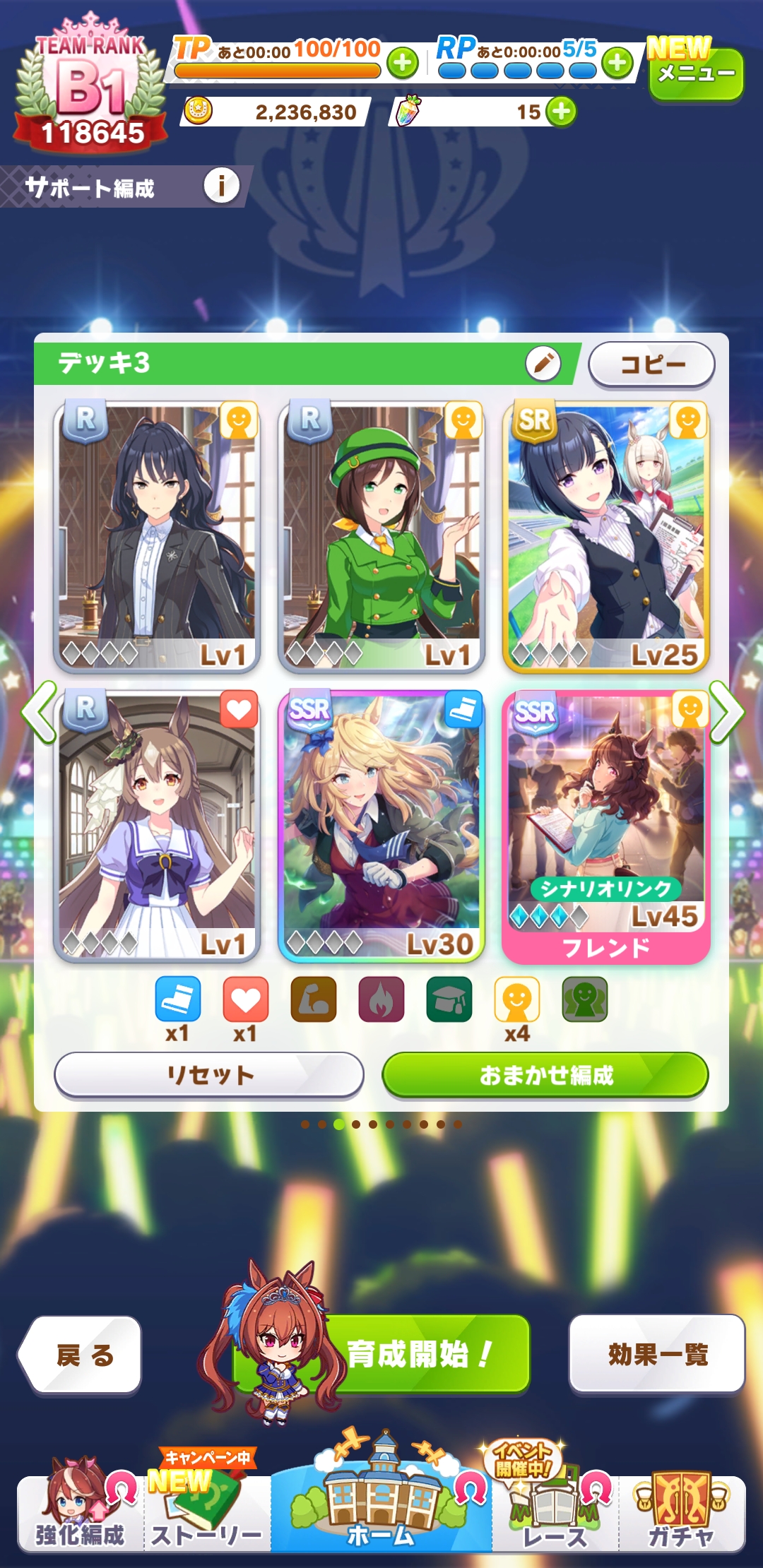This screenshot has height=1568, width=763.
Task: Open the 効果一覧 effects list
Action: click(657, 1353)
